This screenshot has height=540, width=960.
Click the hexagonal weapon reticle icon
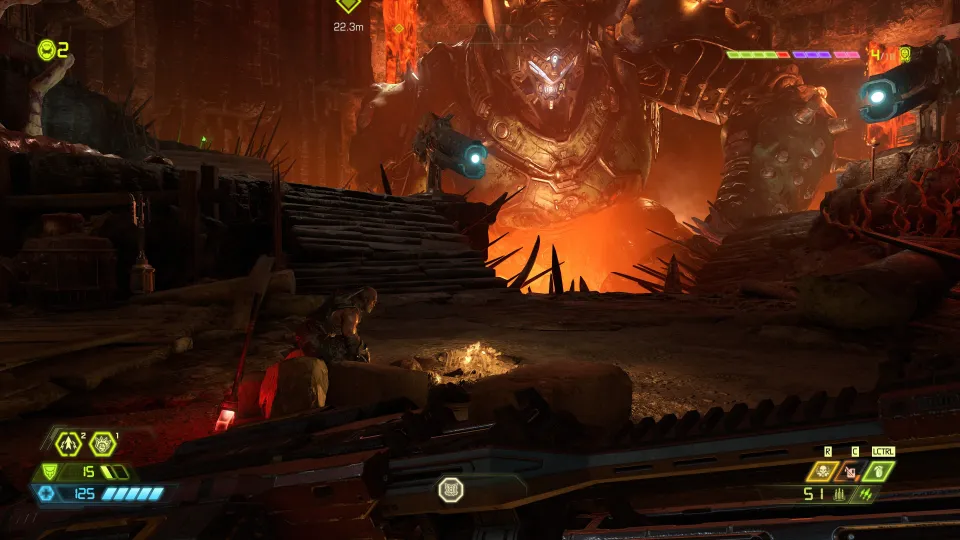tap(450, 489)
